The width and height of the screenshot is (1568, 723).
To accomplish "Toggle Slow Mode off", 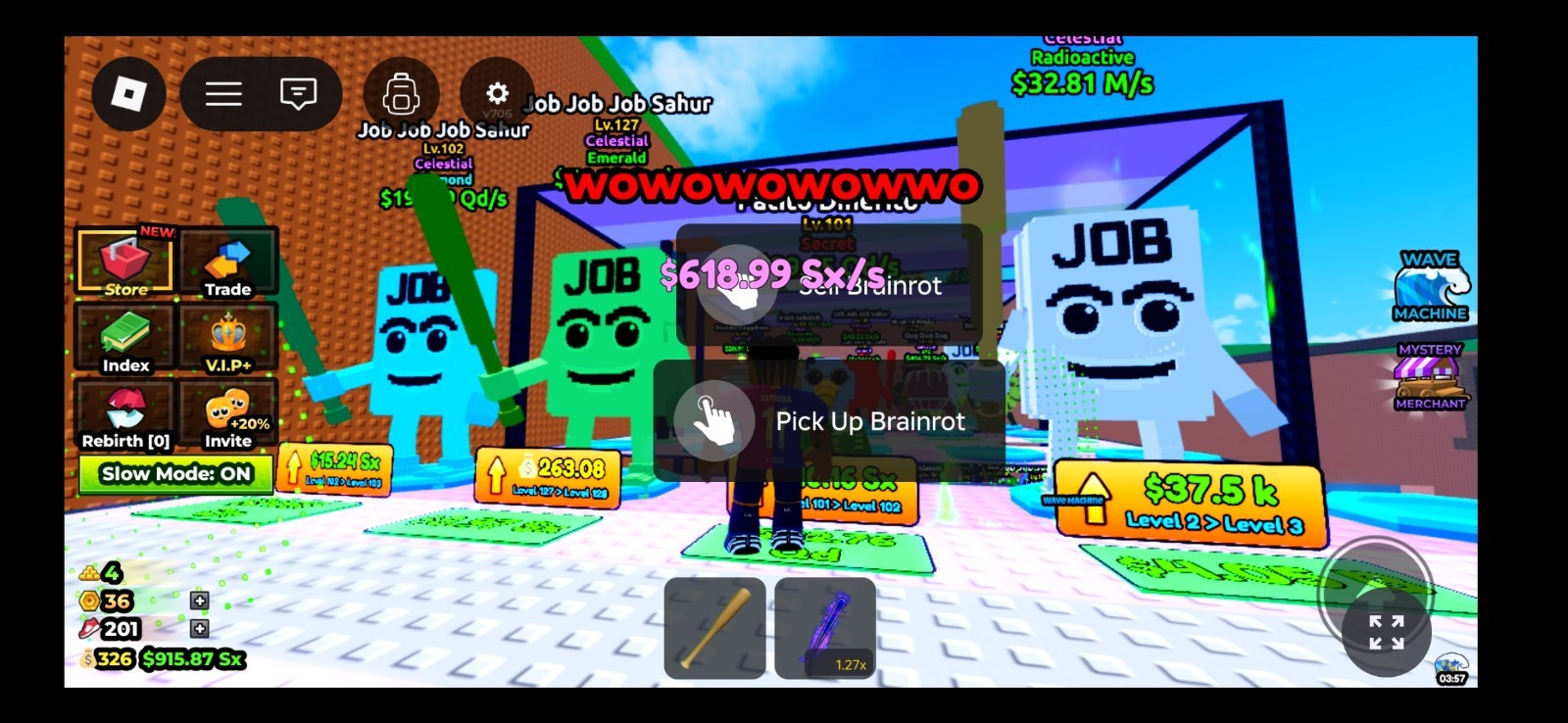I will [175, 473].
